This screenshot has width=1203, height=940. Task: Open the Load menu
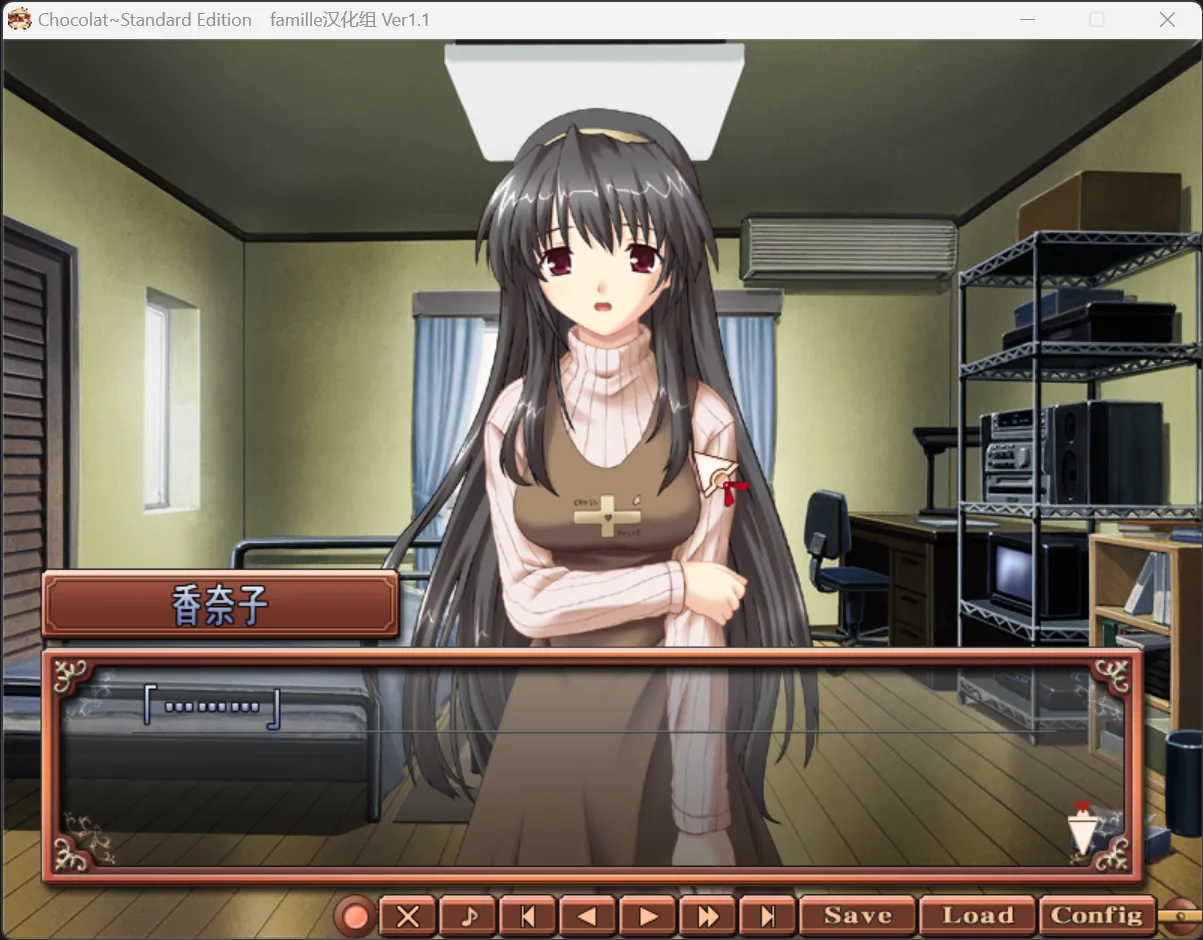(x=977, y=915)
